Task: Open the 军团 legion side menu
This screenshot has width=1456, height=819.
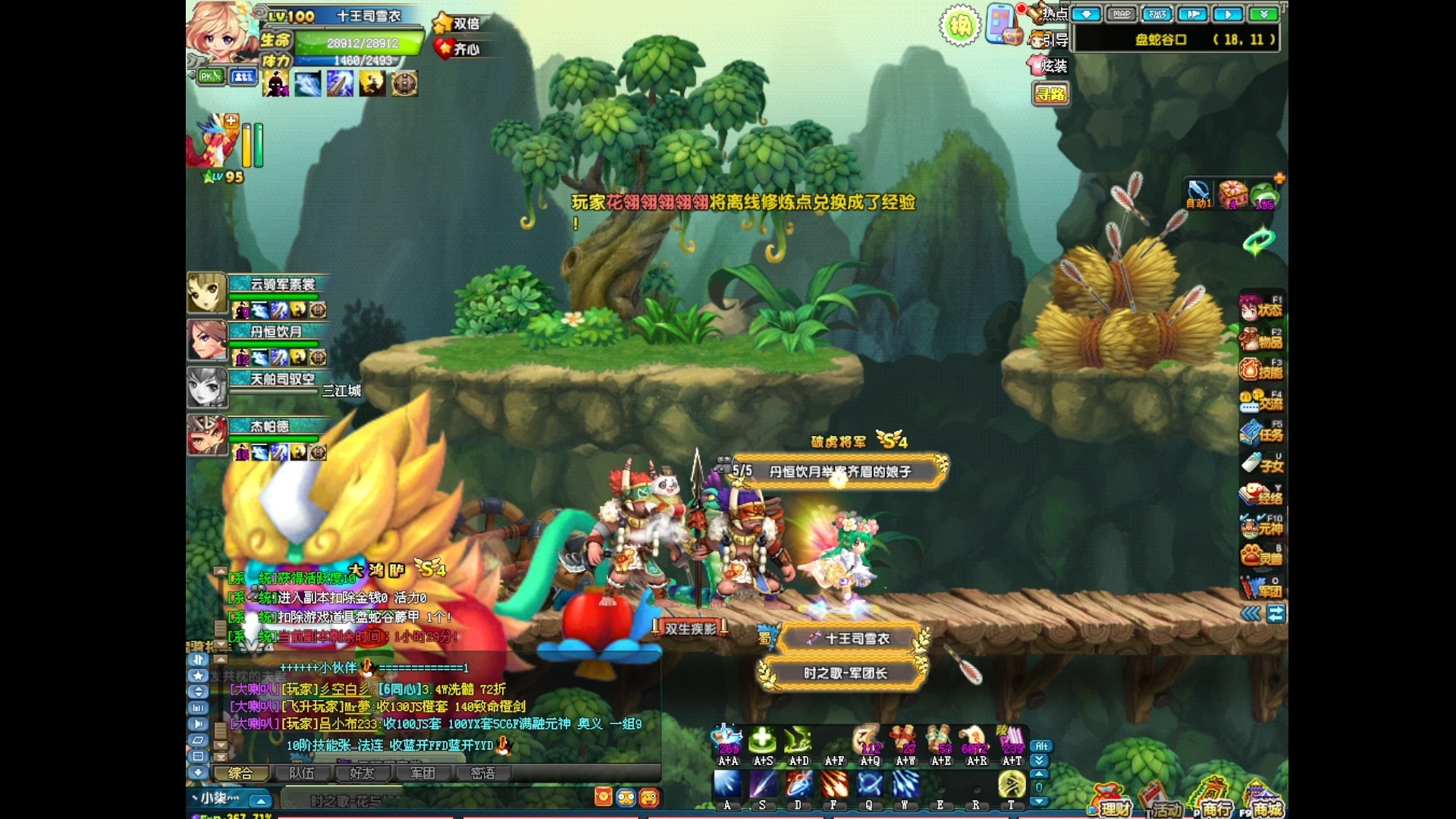Action: coord(1260,588)
